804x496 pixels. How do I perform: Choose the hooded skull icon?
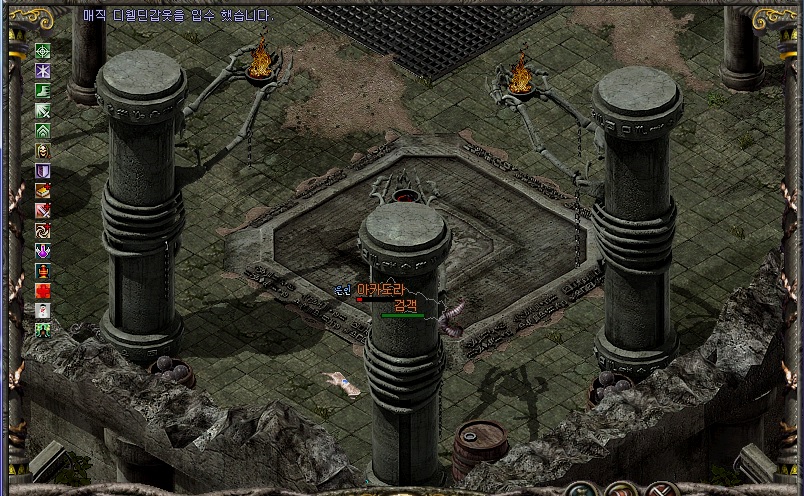coord(43,151)
